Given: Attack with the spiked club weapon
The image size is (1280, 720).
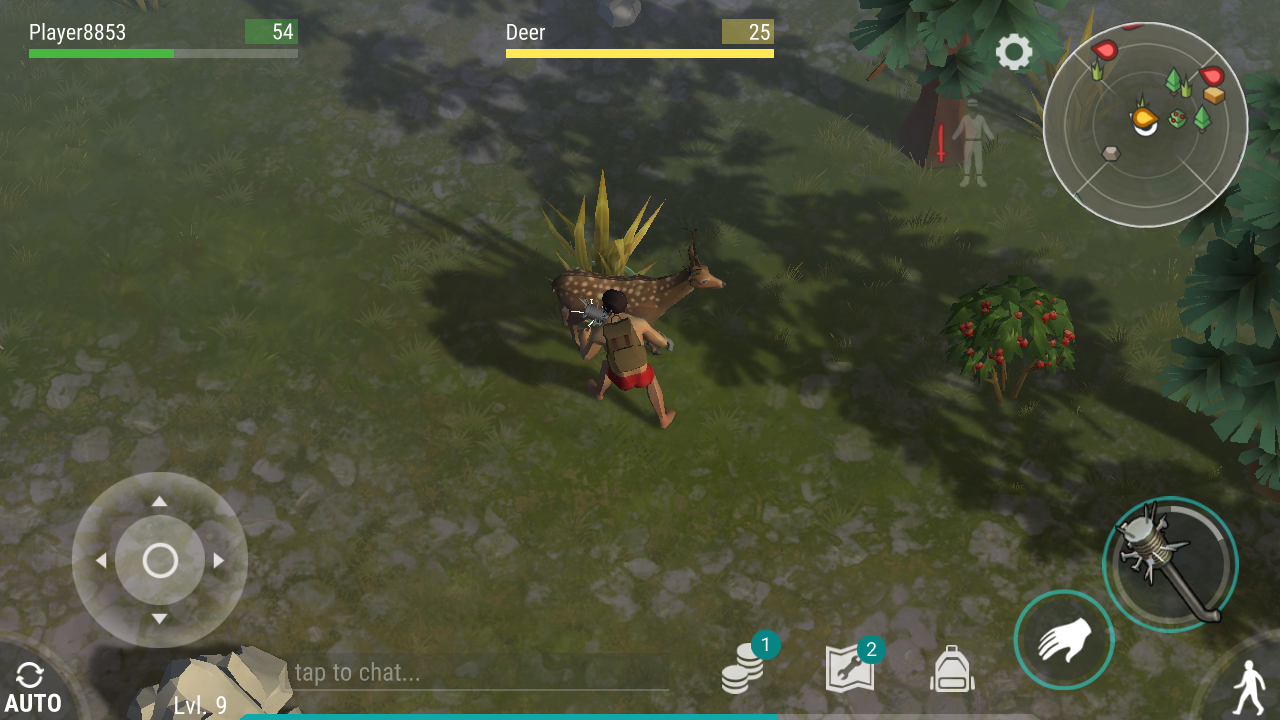Looking at the screenshot, I should [x=1170, y=564].
